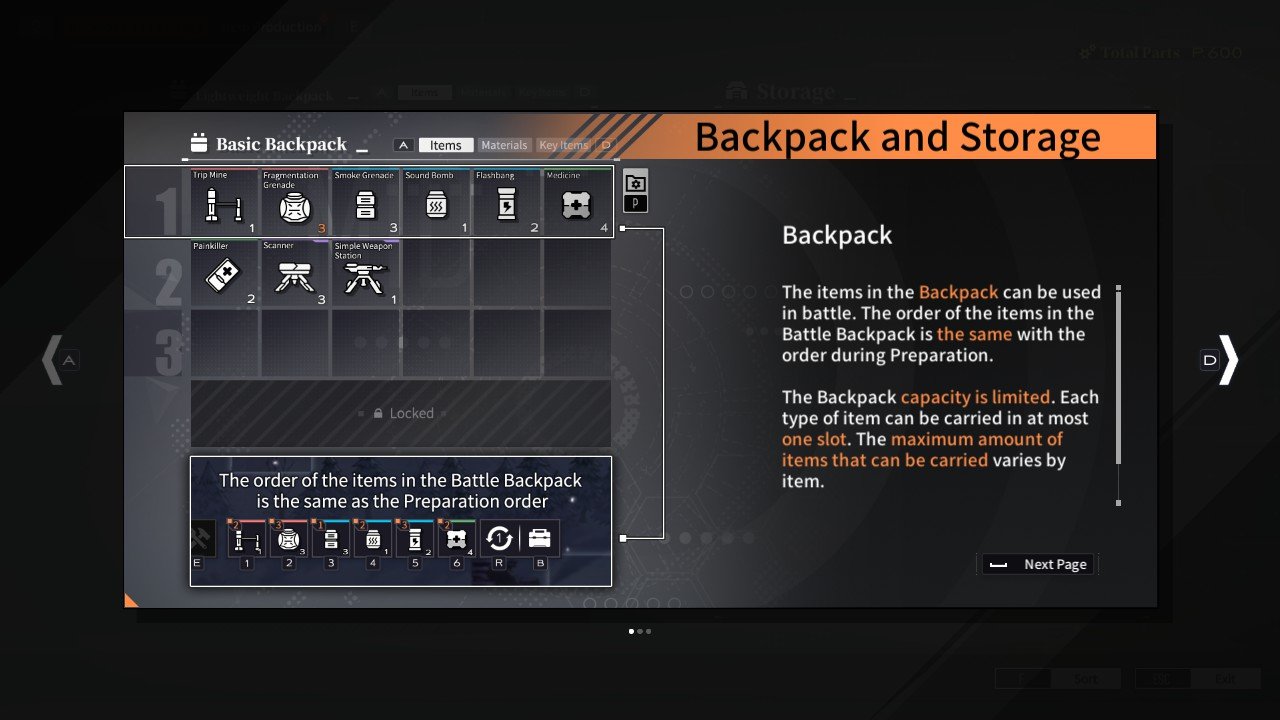Select the Items tab
This screenshot has height=720, width=1280.
(446, 144)
